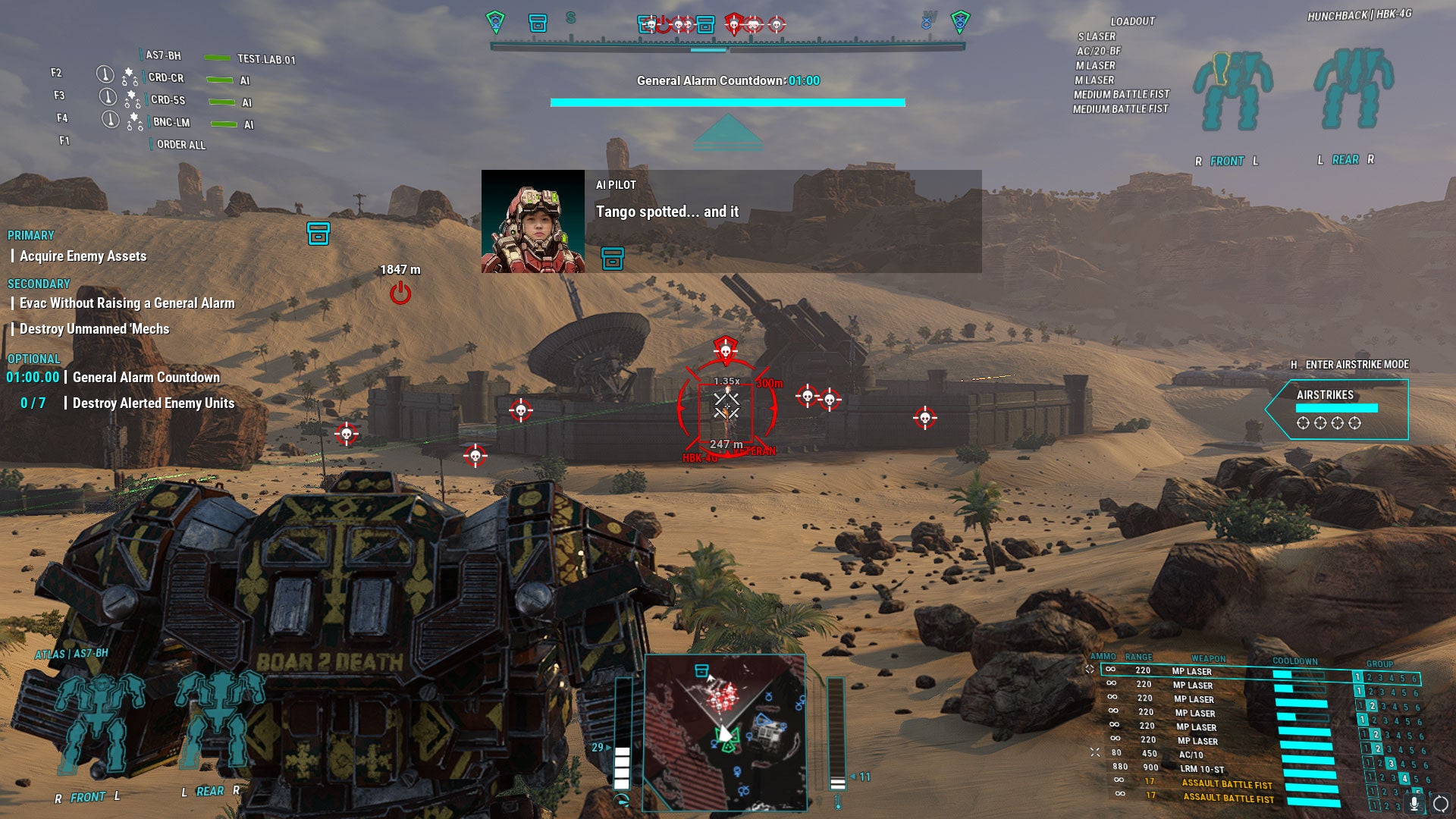Toggle the microphone icon
Image resolution: width=1456 pixels, height=819 pixels.
pyautogui.click(x=1414, y=803)
